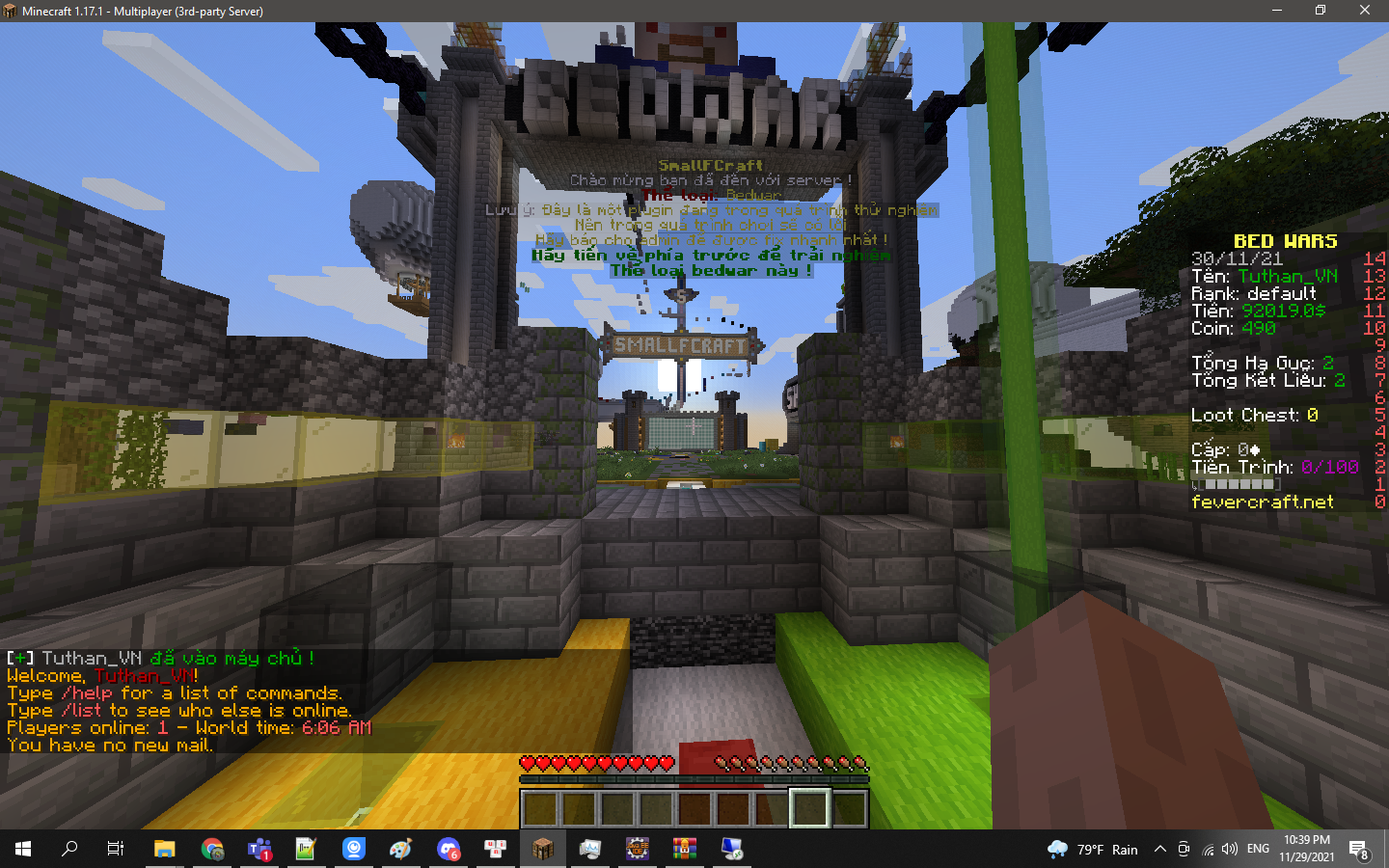This screenshot has height=868, width=1389.
Task: Select the active Minecraft grass block icon
Action: 543,850
